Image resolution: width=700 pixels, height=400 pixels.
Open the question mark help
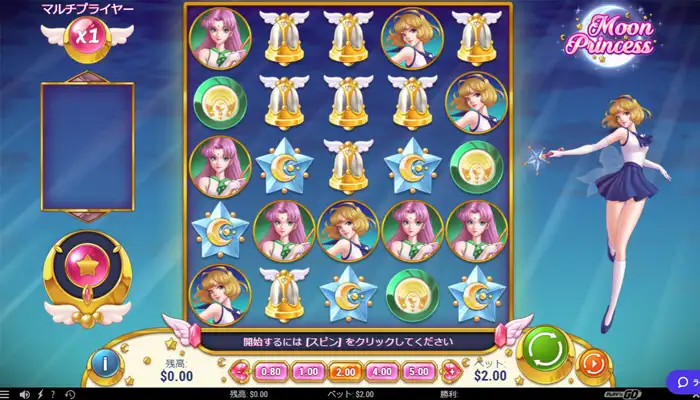point(53,394)
